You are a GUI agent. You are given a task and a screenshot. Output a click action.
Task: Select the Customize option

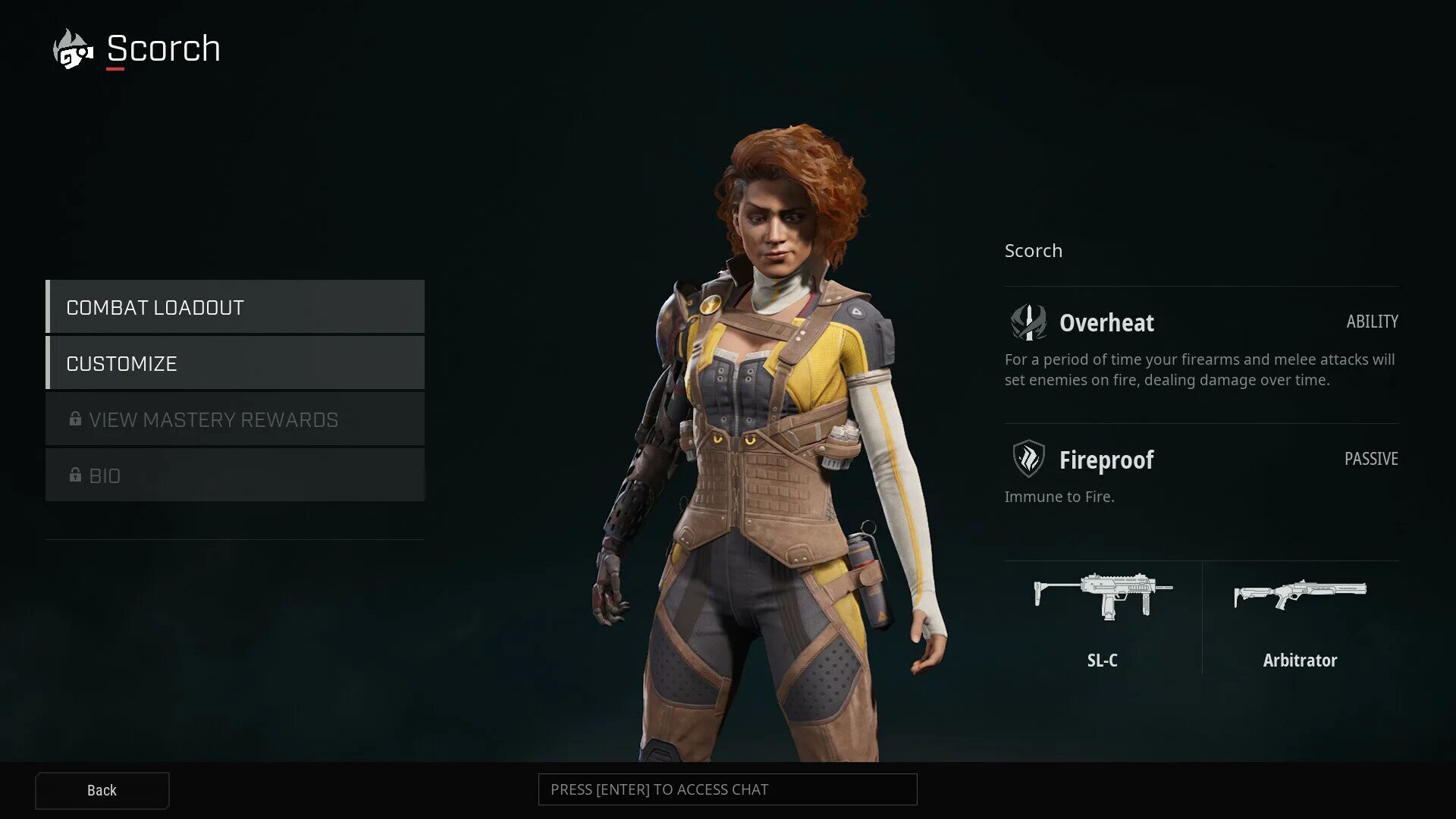pos(235,363)
